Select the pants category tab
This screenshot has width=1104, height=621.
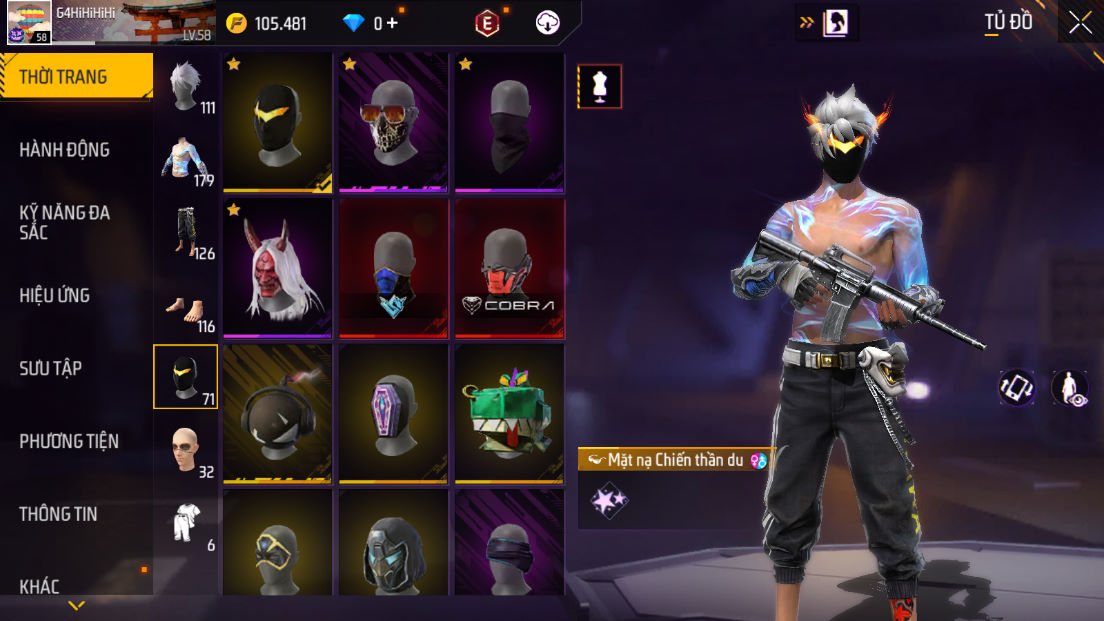[x=186, y=232]
